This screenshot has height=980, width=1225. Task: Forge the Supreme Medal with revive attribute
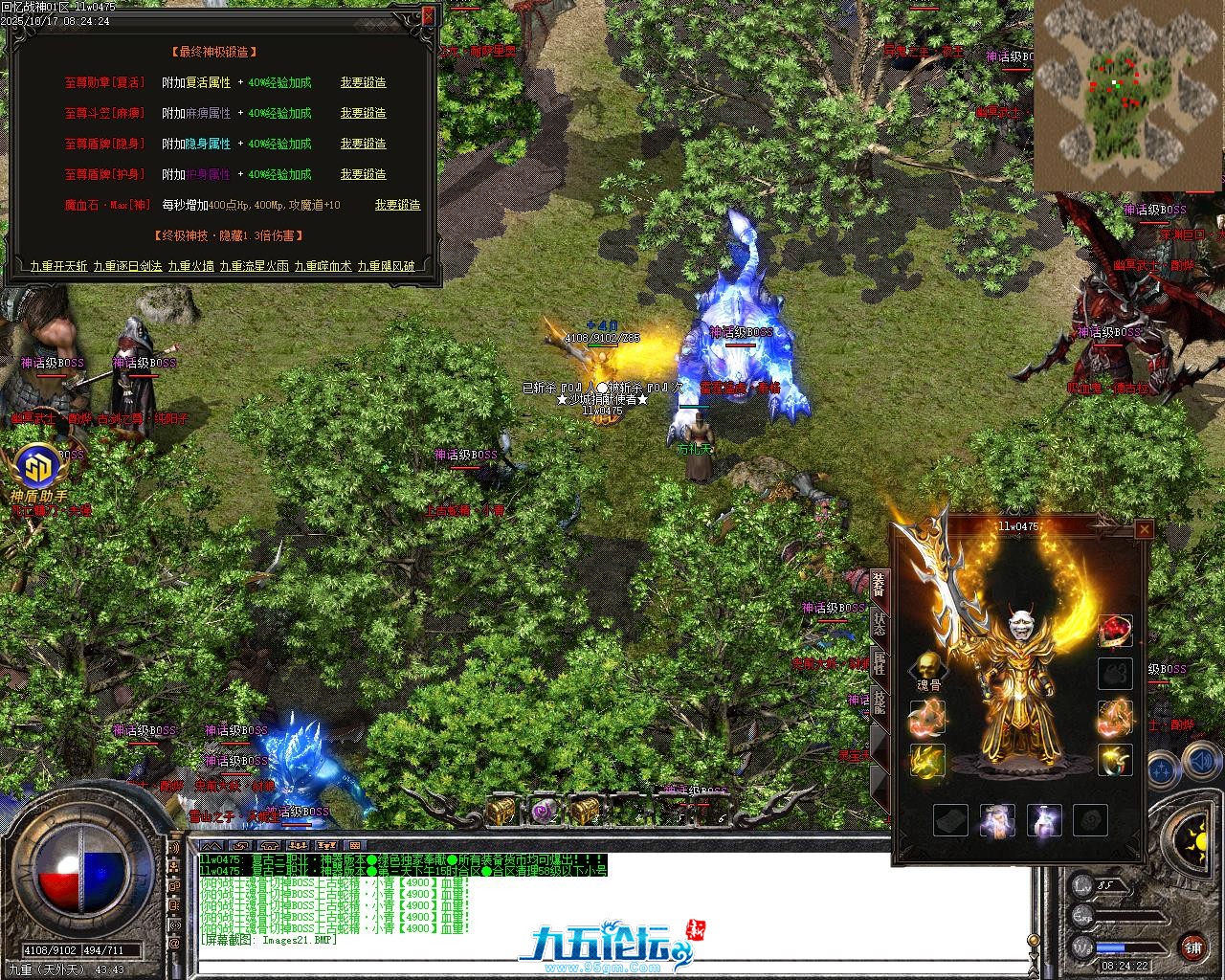click(363, 83)
